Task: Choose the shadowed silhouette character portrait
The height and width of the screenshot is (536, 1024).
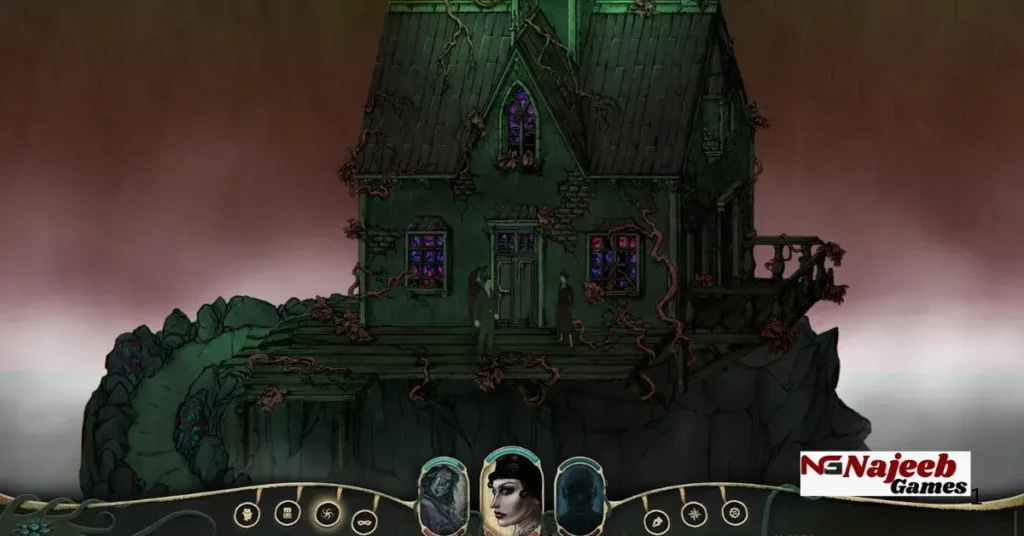Action: pyautogui.click(x=581, y=496)
